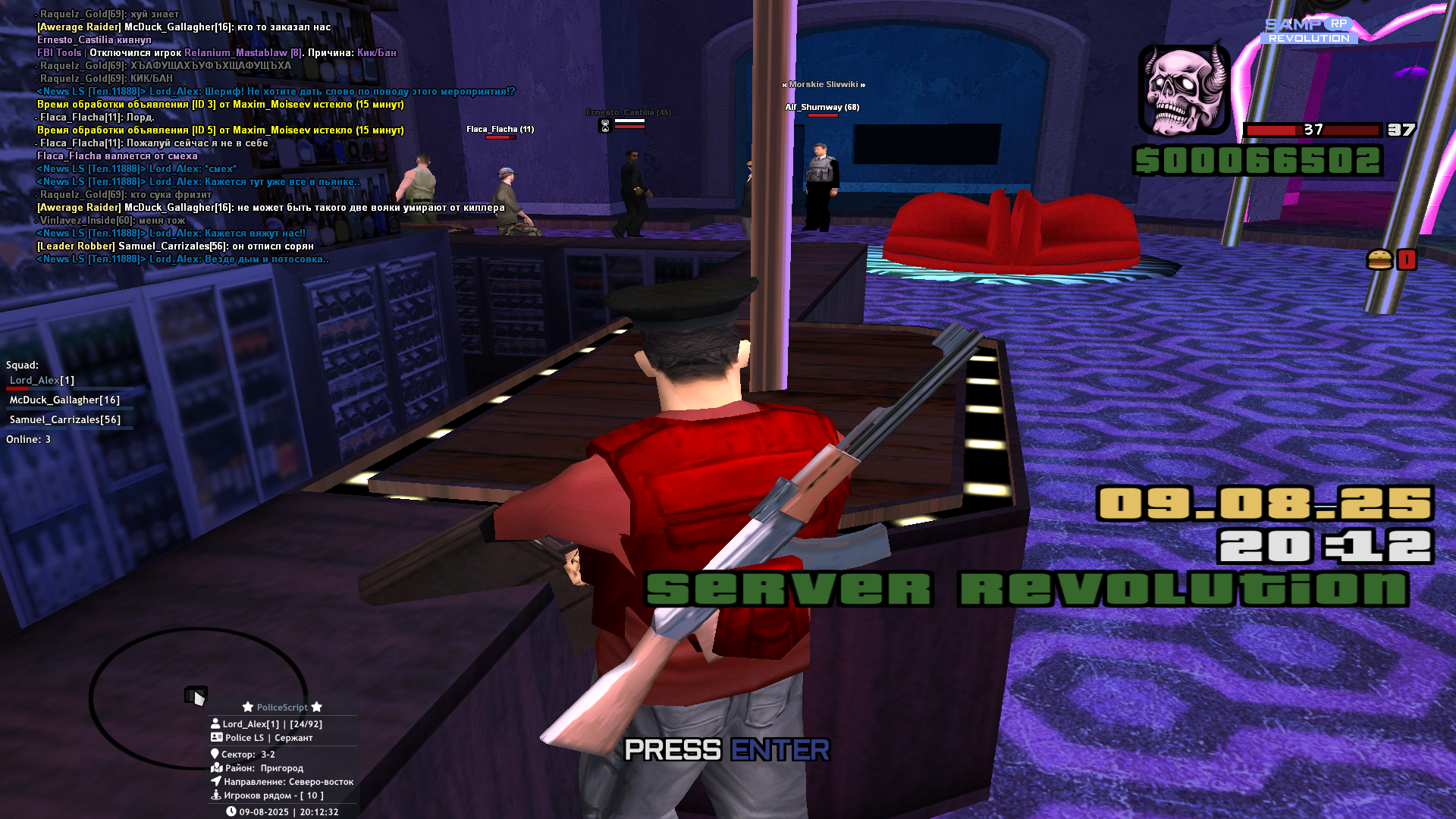
Task: Select McDuck_Gallagher in the squad list
Action: point(64,400)
